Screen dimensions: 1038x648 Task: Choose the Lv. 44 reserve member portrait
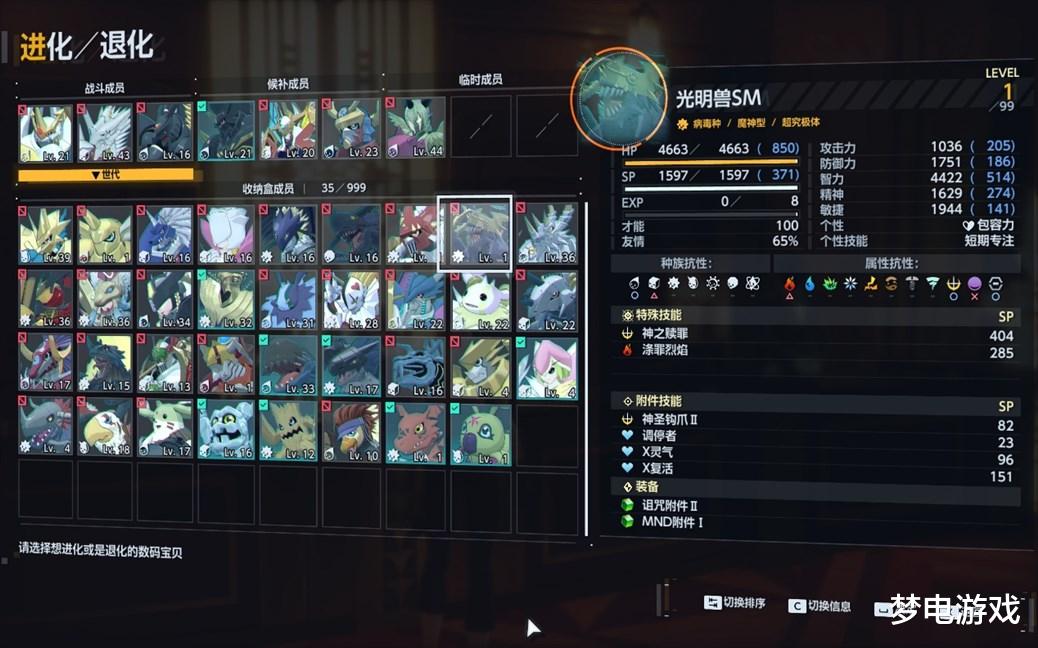(x=415, y=129)
